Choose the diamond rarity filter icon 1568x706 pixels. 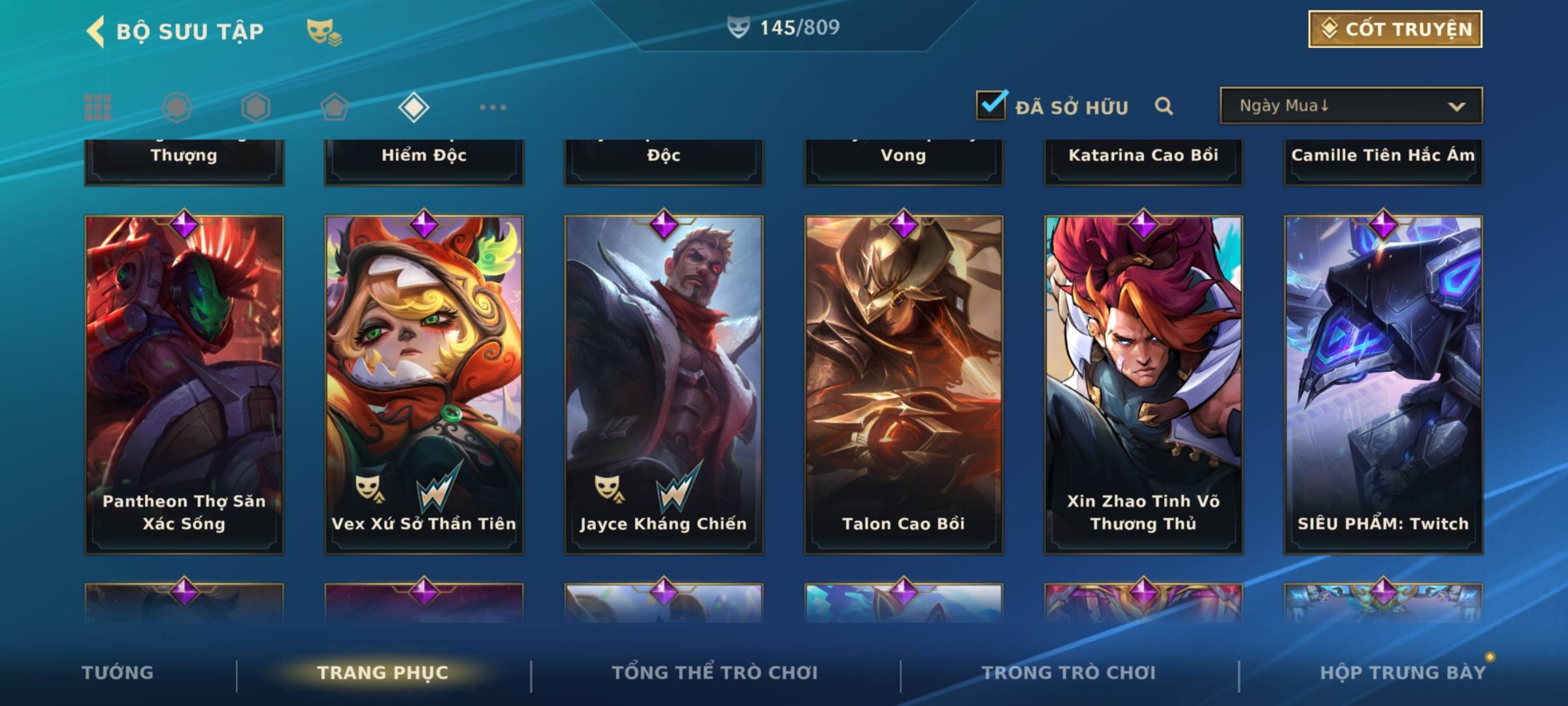[414, 107]
